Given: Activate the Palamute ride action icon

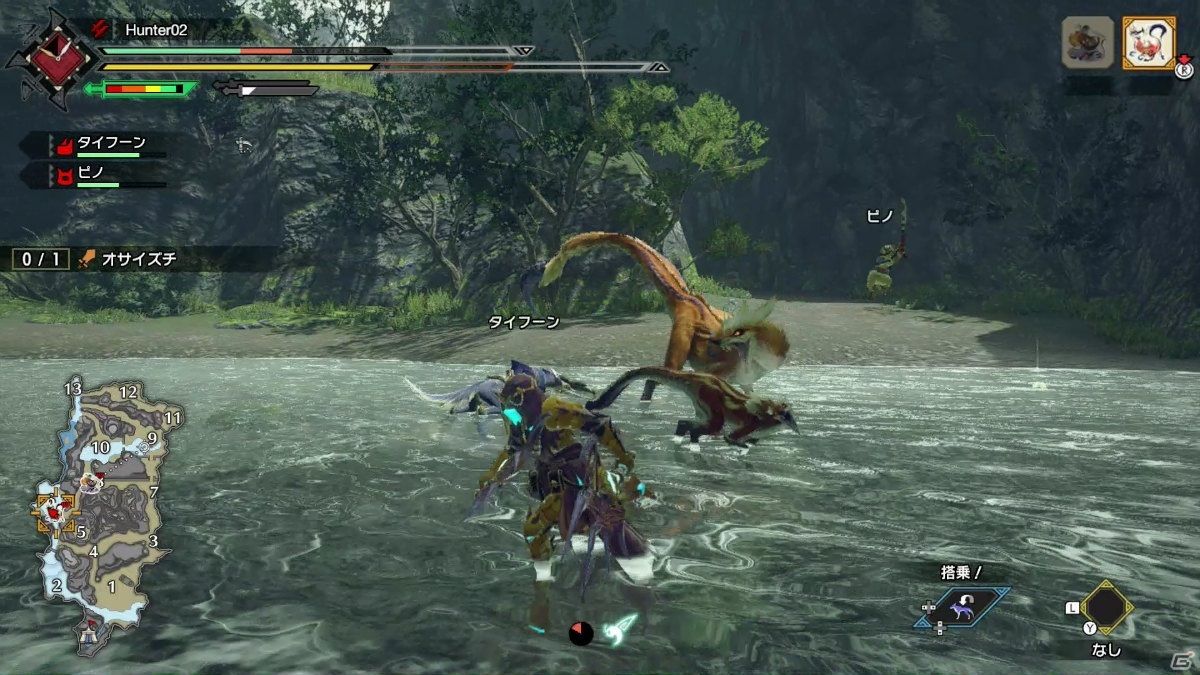Looking at the screenshot, I should pos(962,608).
